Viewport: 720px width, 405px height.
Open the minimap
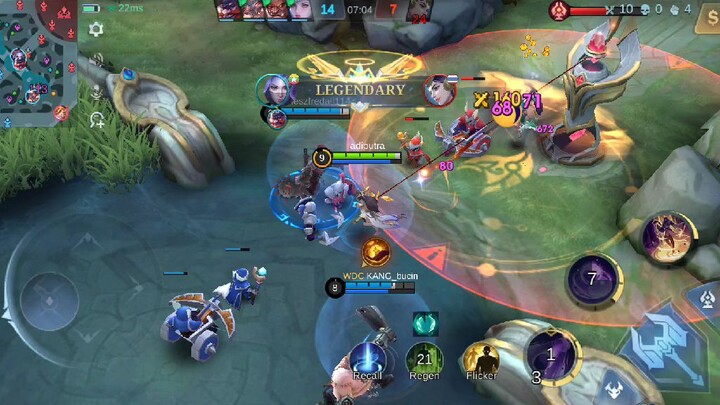[37, 62]
